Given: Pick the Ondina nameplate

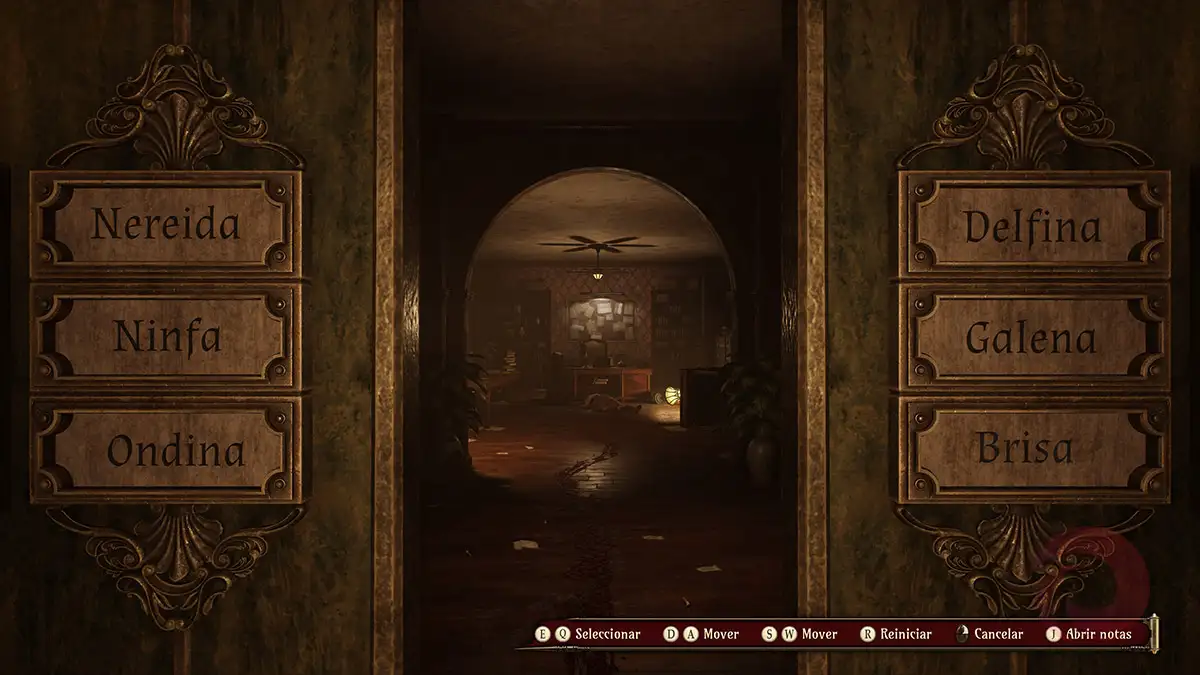Looking at the screenshot, I should point(165,450).
